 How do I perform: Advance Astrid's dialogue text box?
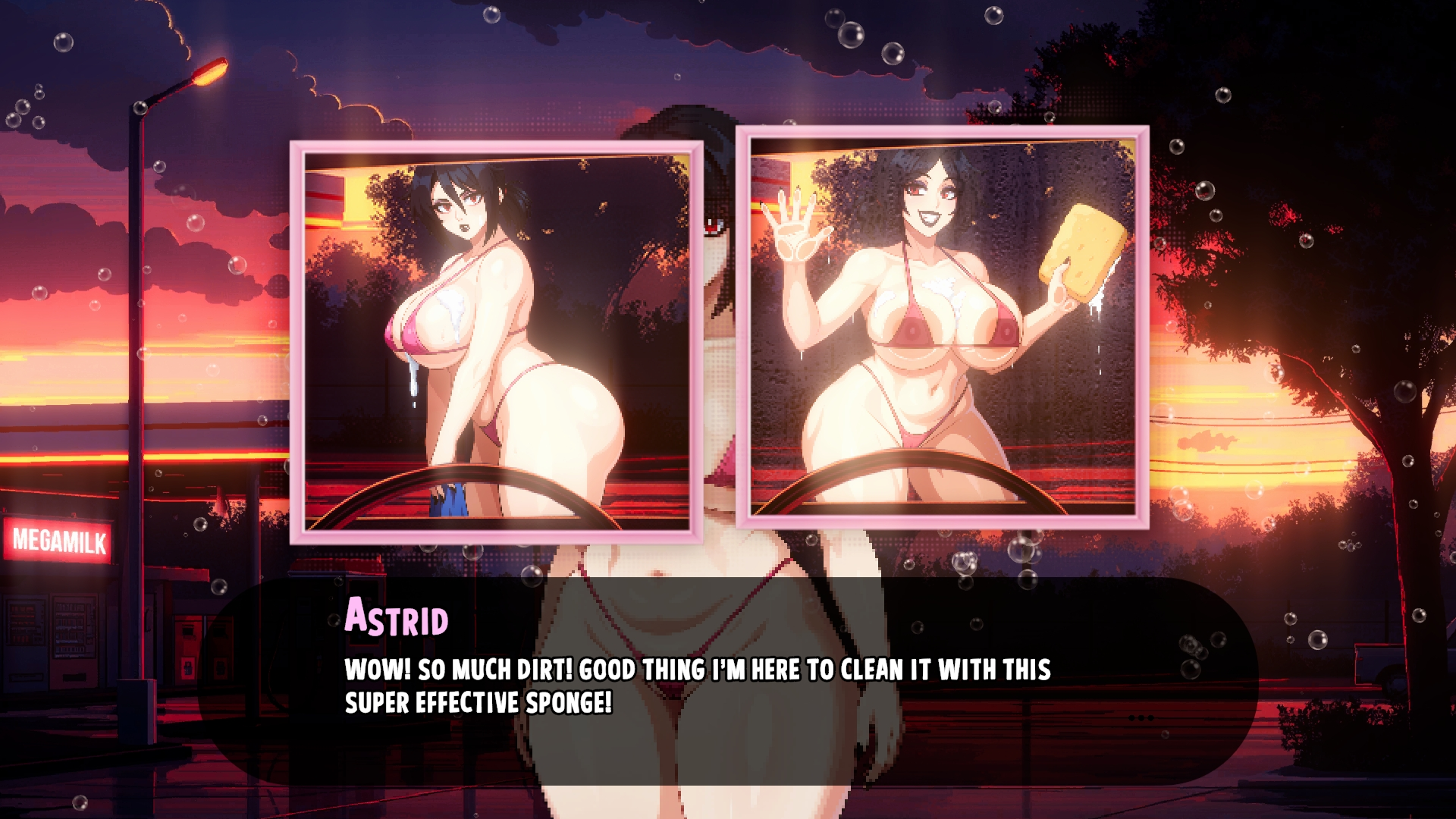pyautogui.click(x=726, y=682)
